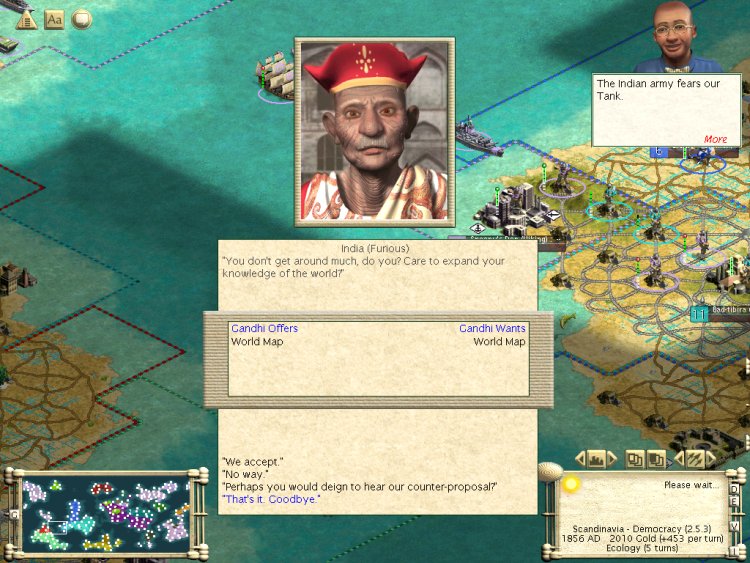Open the city skyline button

click(x=598, y=459)
